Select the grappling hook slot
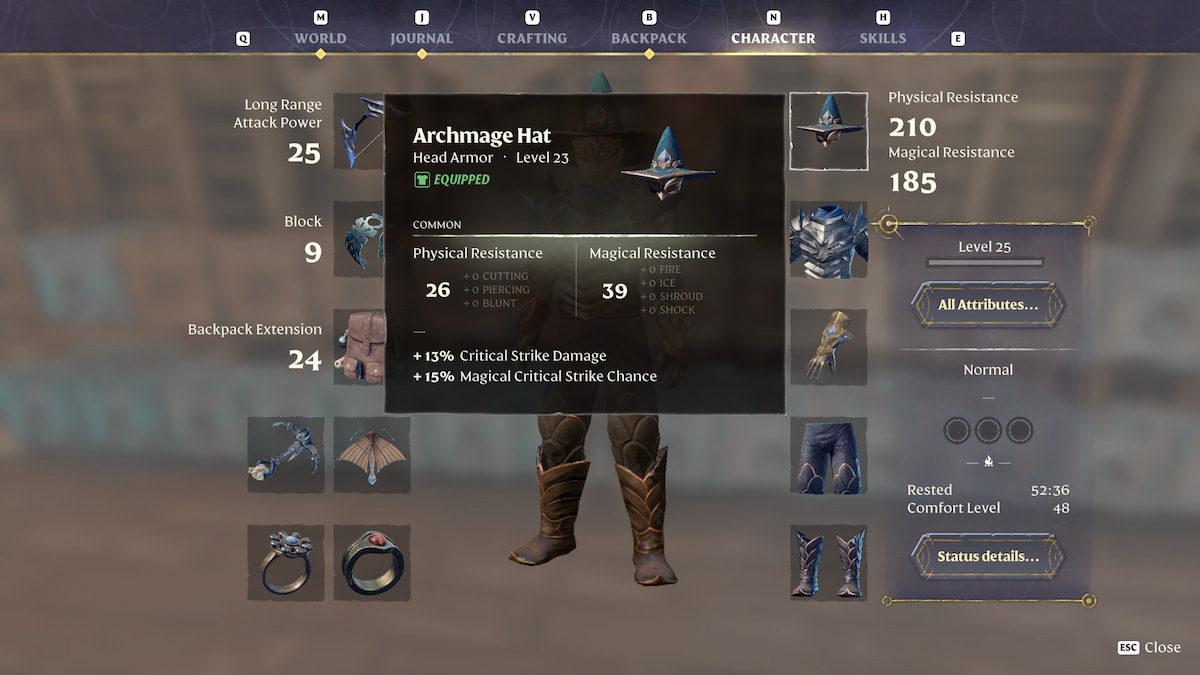1200x675 pixels. [x=286, y=455]
